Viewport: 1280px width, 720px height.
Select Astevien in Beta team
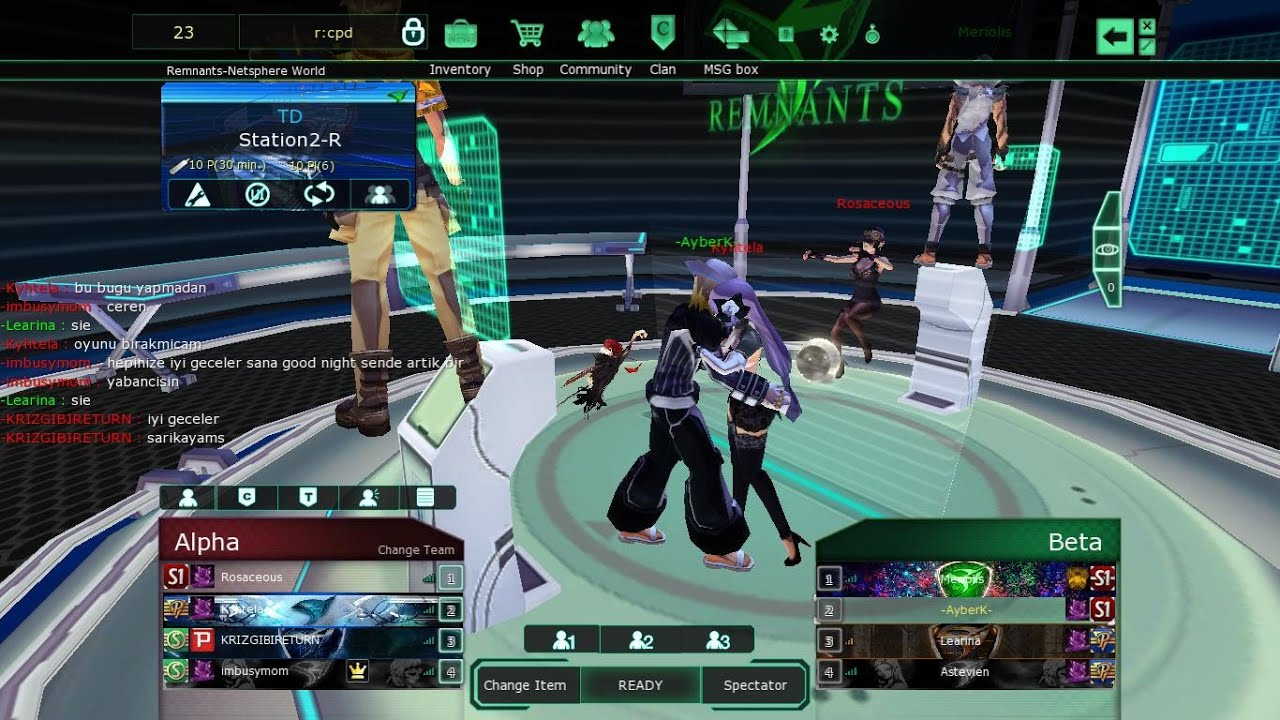960,672
